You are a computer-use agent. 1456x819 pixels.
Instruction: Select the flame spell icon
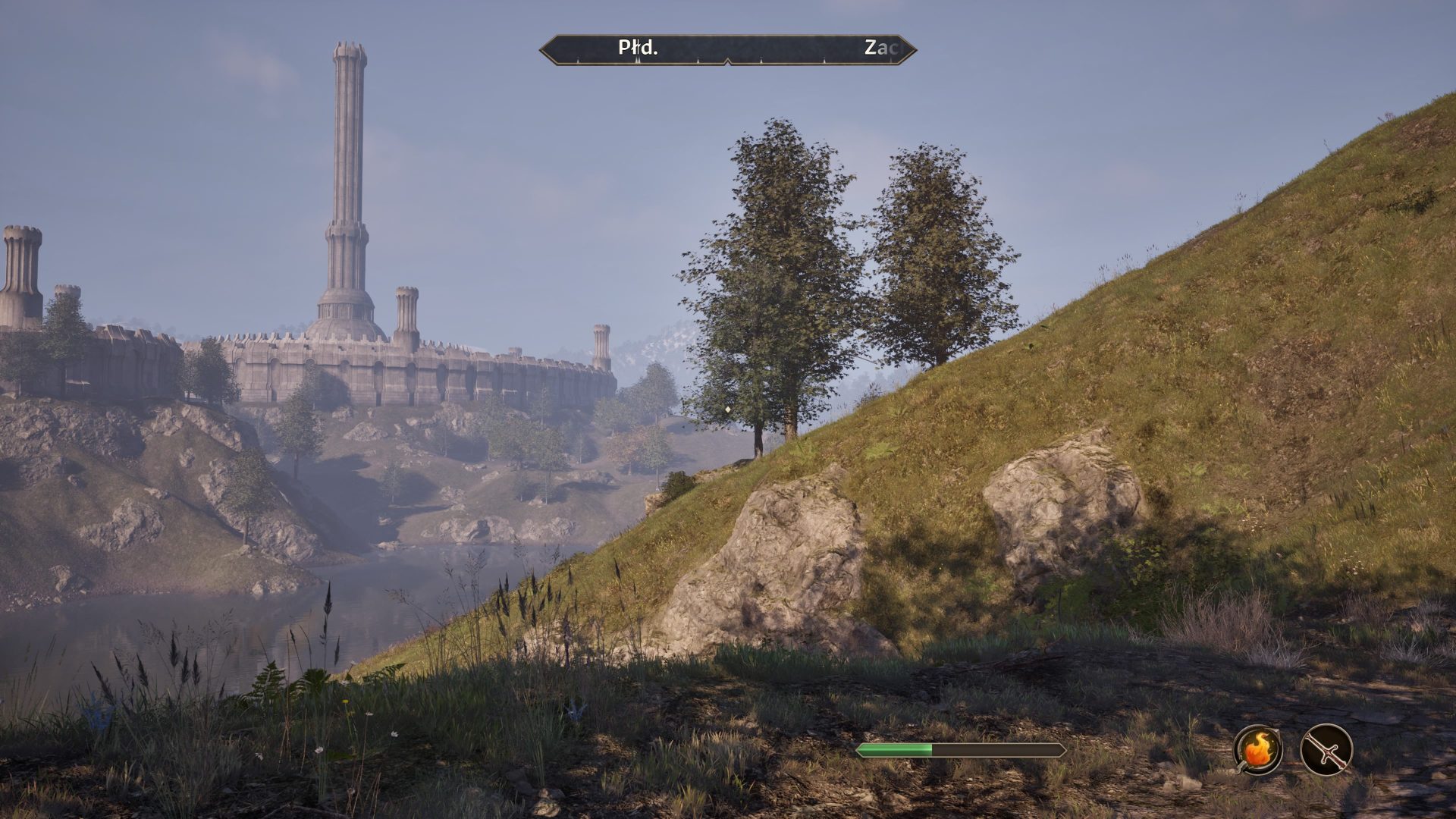1258,749
